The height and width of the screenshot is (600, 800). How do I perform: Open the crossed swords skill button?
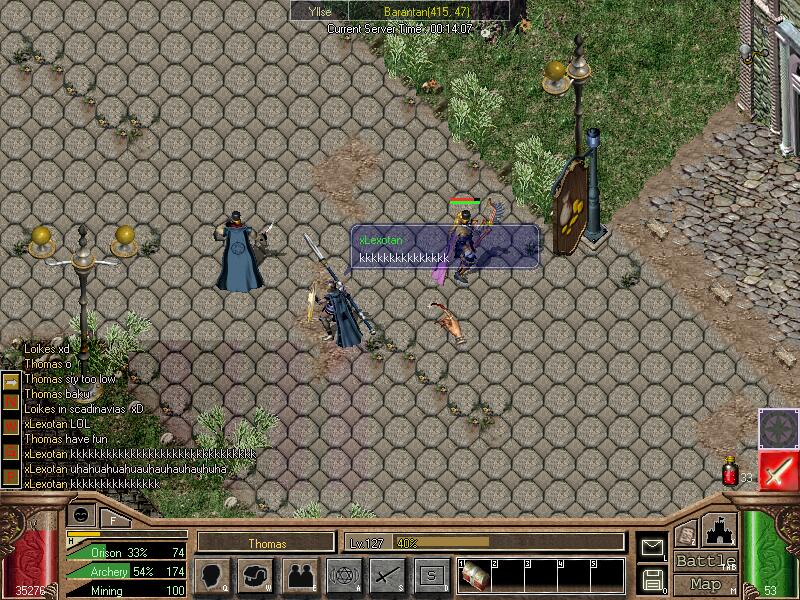point(387,575)
